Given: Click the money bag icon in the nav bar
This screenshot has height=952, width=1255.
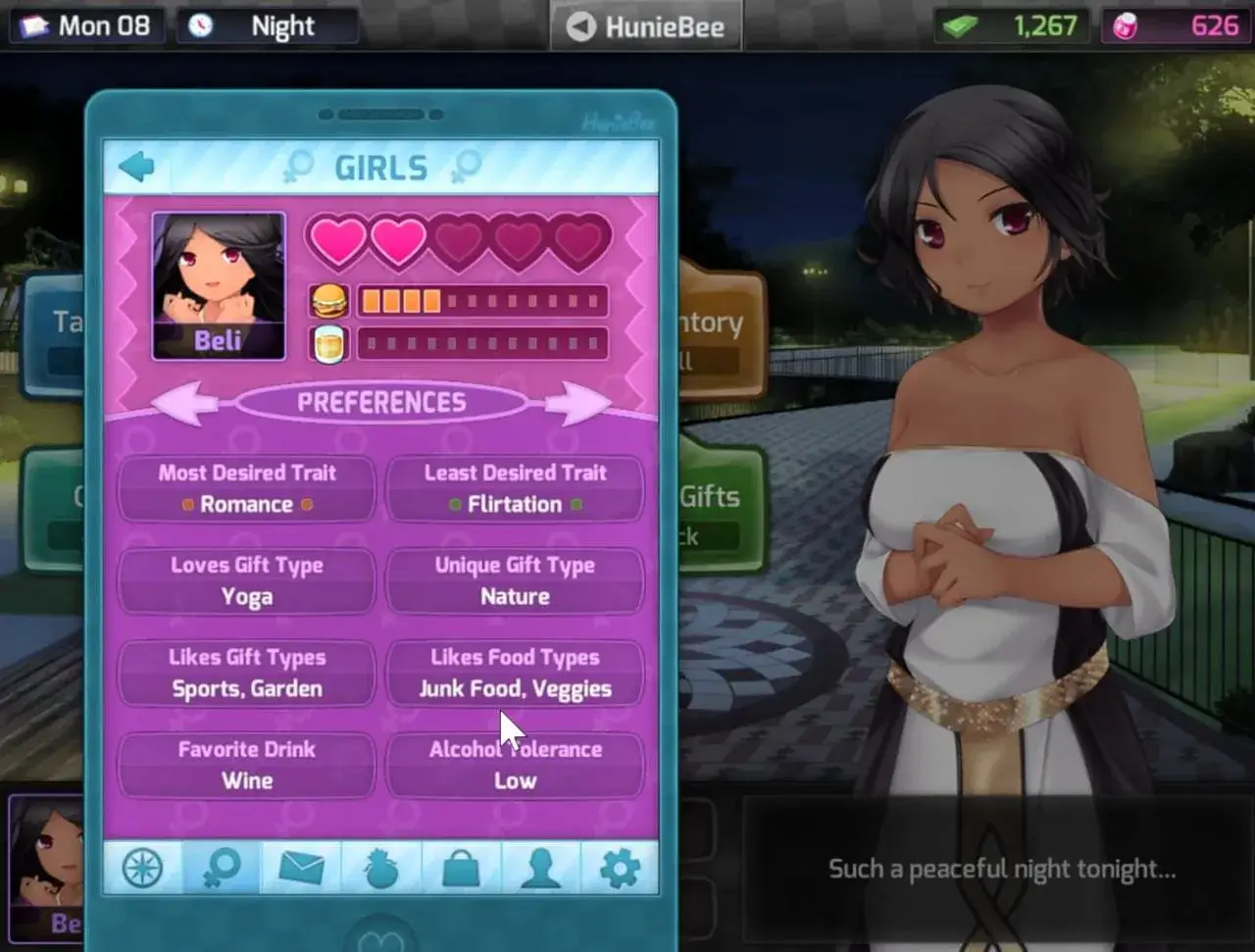Looking at the screenshot, I should (381, 867).
